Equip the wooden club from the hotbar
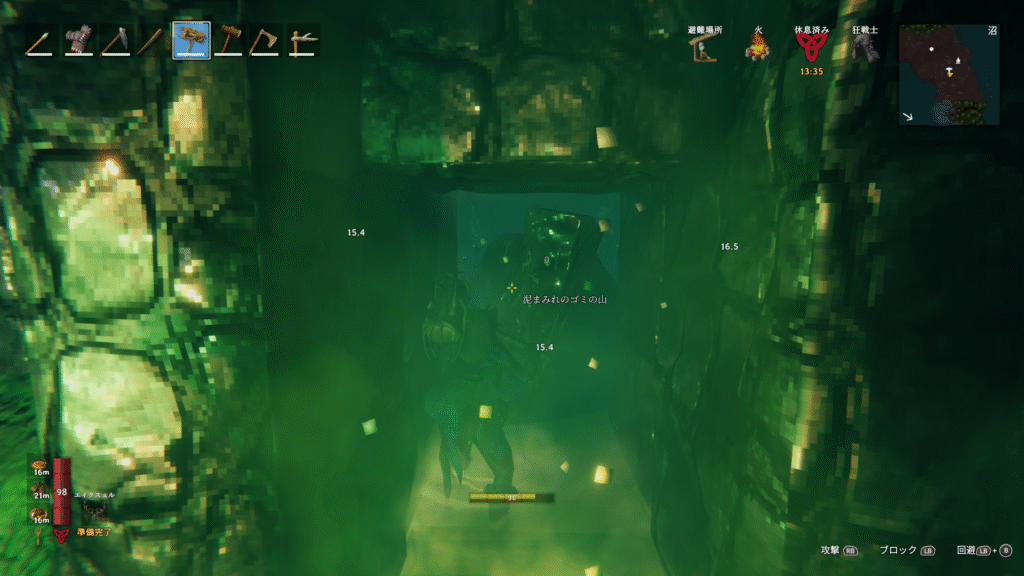The width and height of the screenshot is (1024, 576). point(152,41)
